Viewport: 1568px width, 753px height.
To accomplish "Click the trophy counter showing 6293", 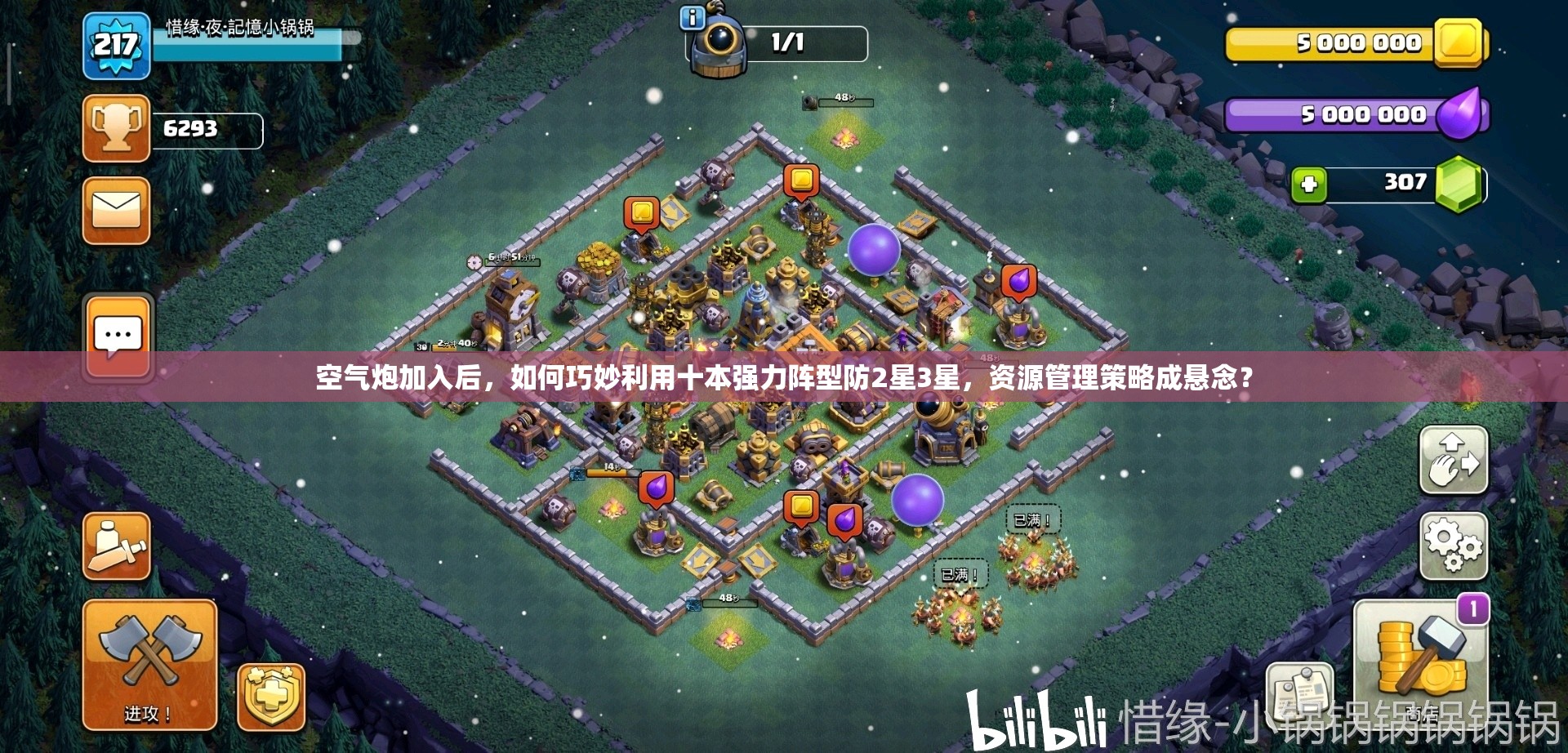I will pyautogui.click(x=192, y=128).
